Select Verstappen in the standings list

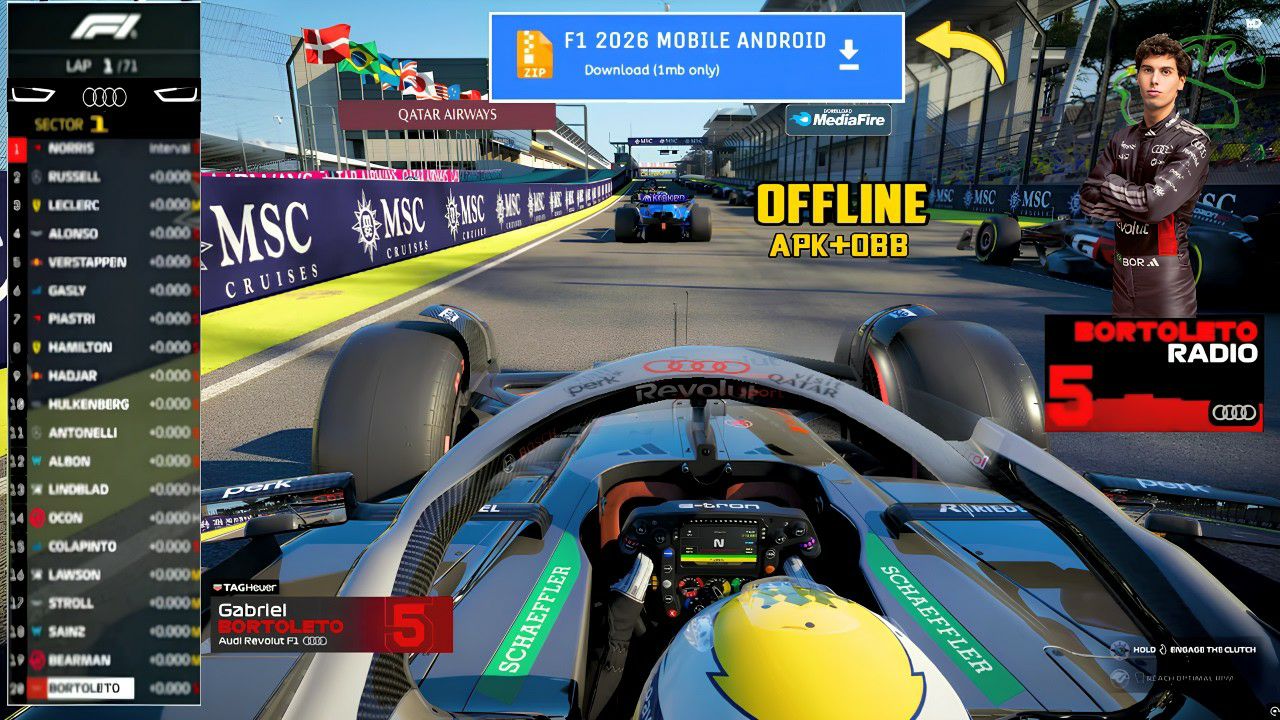[100, 262]
